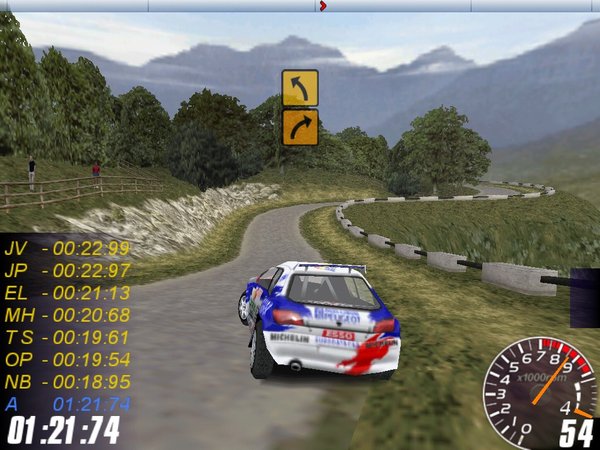600x450 pixels.
Task: Select driver JV in the split times list
Action: [x=67, y=248]
